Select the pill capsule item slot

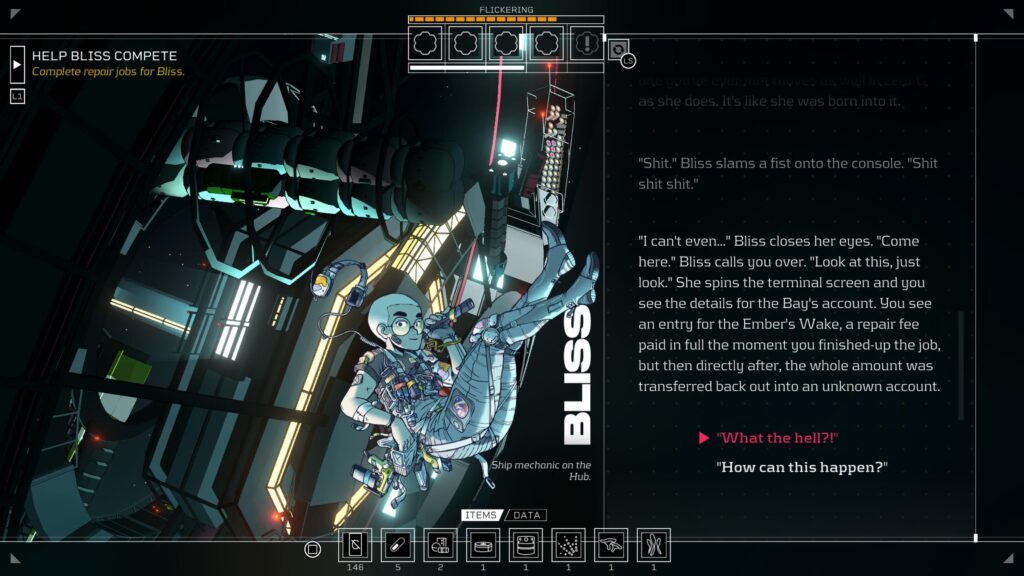398,545
